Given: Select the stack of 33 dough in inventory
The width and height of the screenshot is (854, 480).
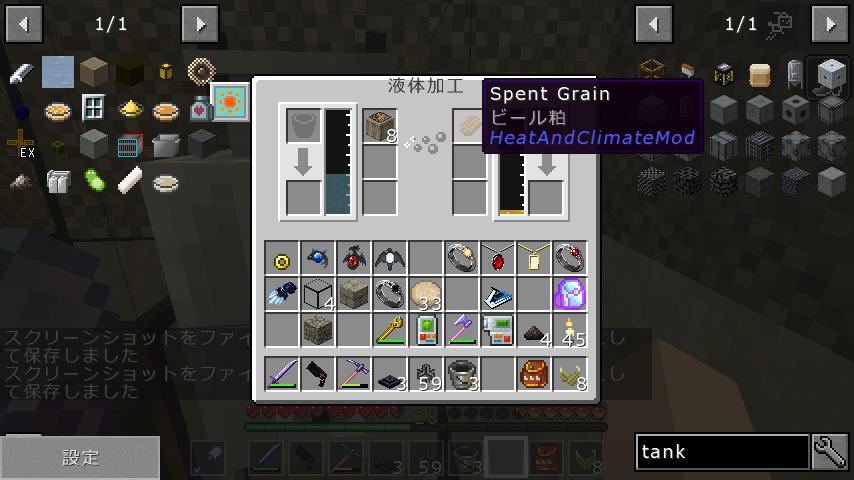Looking at the screenshot, I should coord(425,294).
